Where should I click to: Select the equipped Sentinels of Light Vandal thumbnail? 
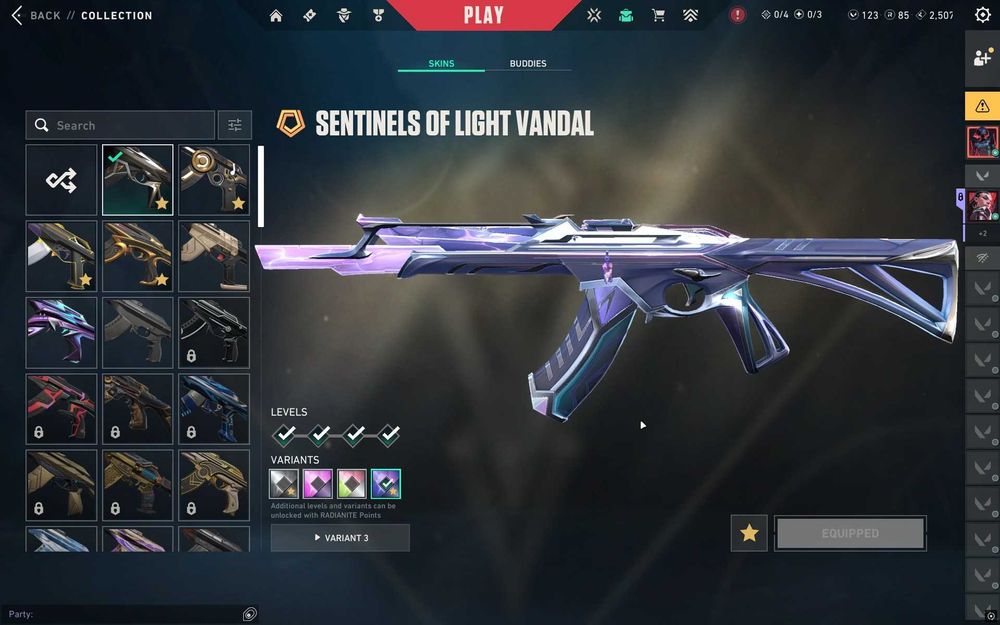pos(138,180)
